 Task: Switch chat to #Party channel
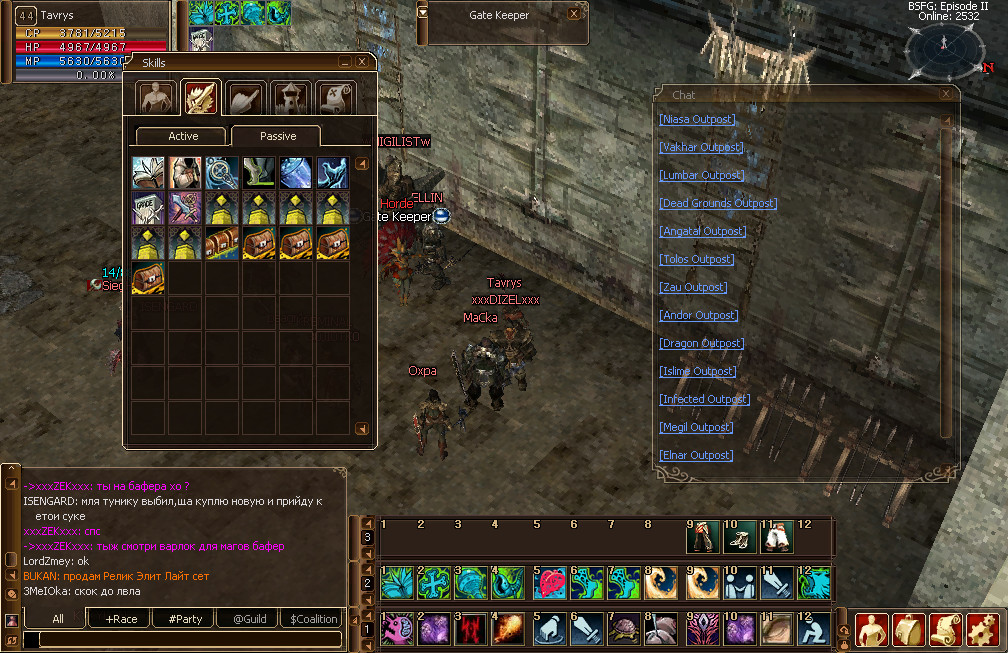(184, 619)
